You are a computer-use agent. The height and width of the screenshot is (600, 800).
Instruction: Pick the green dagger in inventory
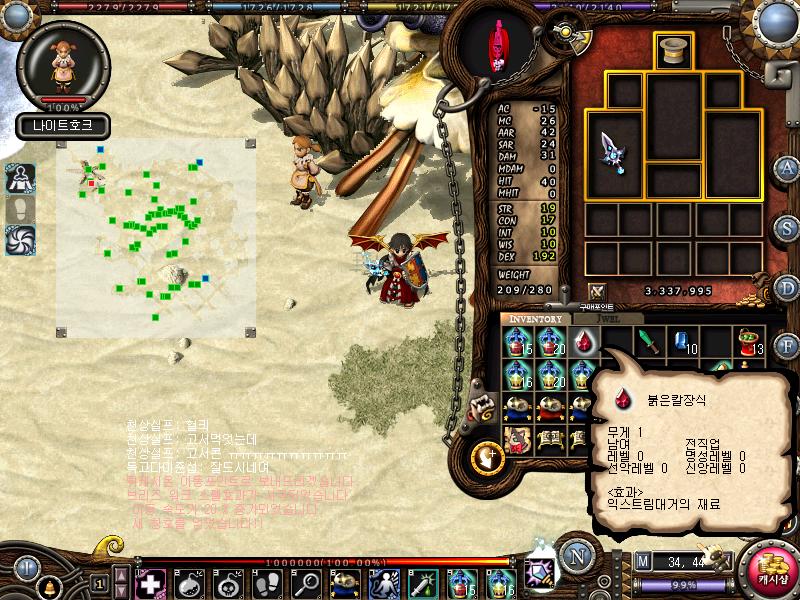click(650, 342)
